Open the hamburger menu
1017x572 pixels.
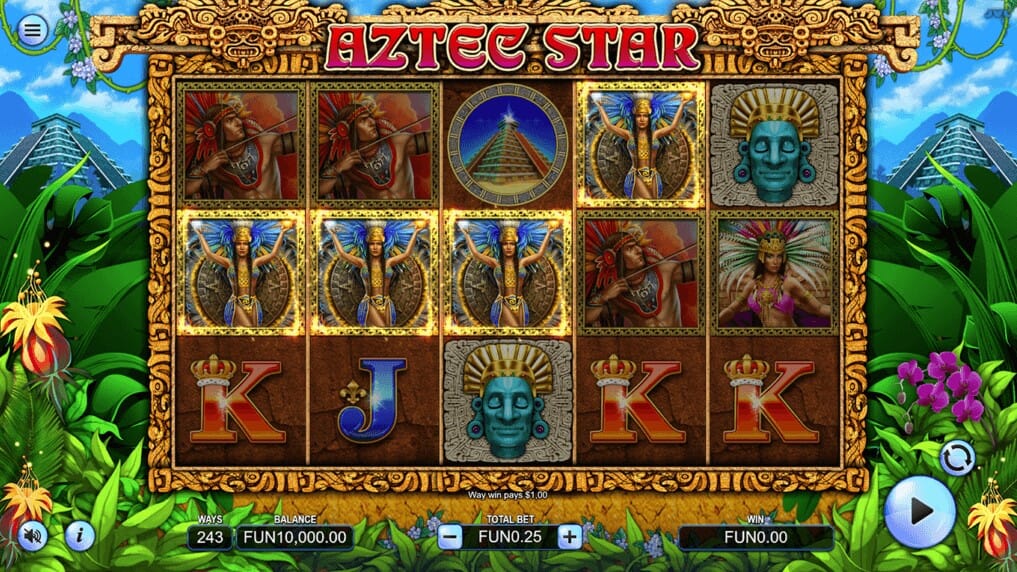pyautogui.click(x=32, y=31)
